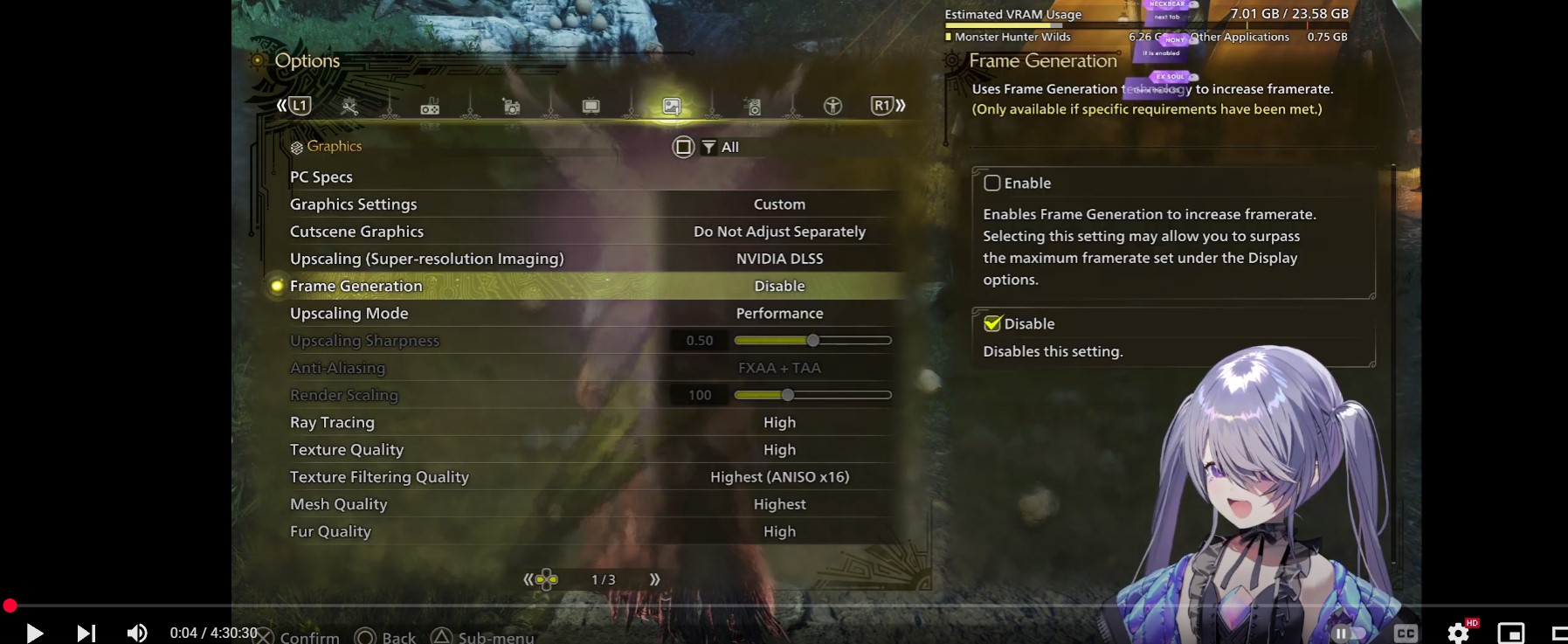The height and width of the screenshot is (644, 1568).
Task: Select the Frame Generation row
Action: 356,286
